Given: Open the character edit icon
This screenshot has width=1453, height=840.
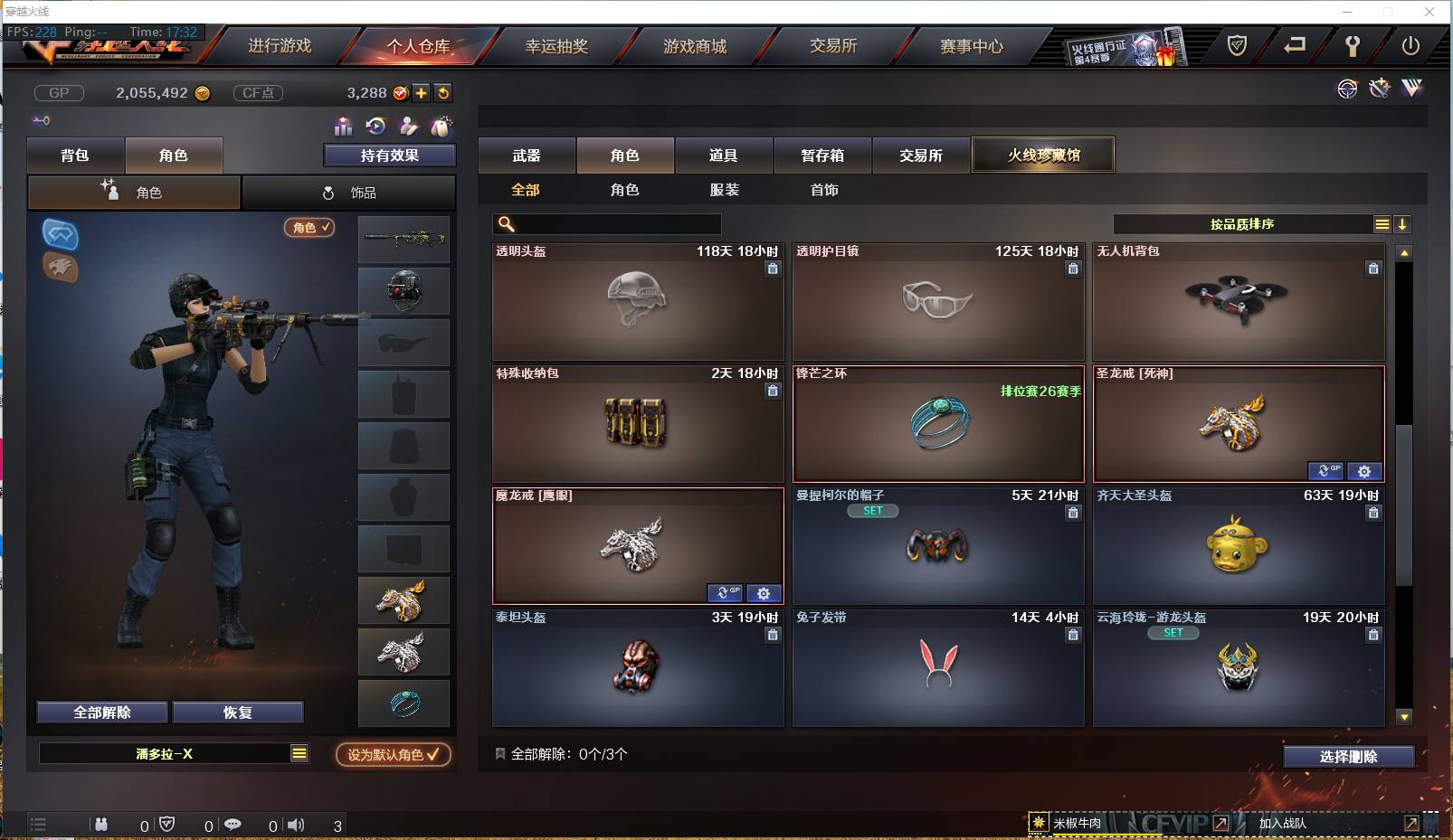Looking at the screenshot, I should [x=408, y=127].
